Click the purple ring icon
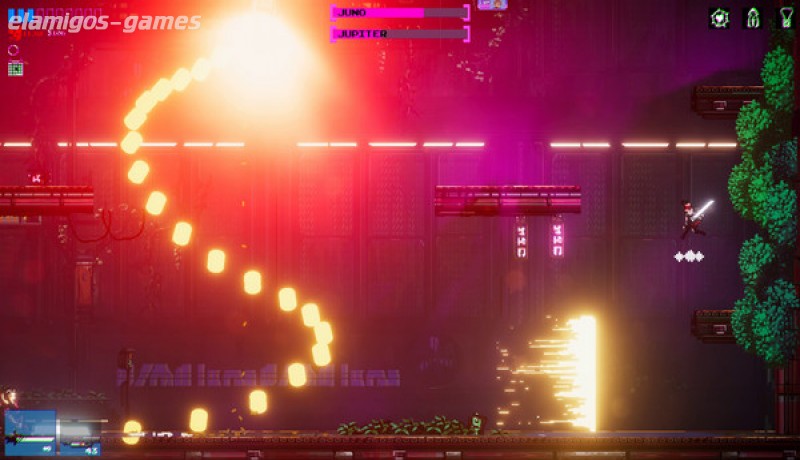 14,50
